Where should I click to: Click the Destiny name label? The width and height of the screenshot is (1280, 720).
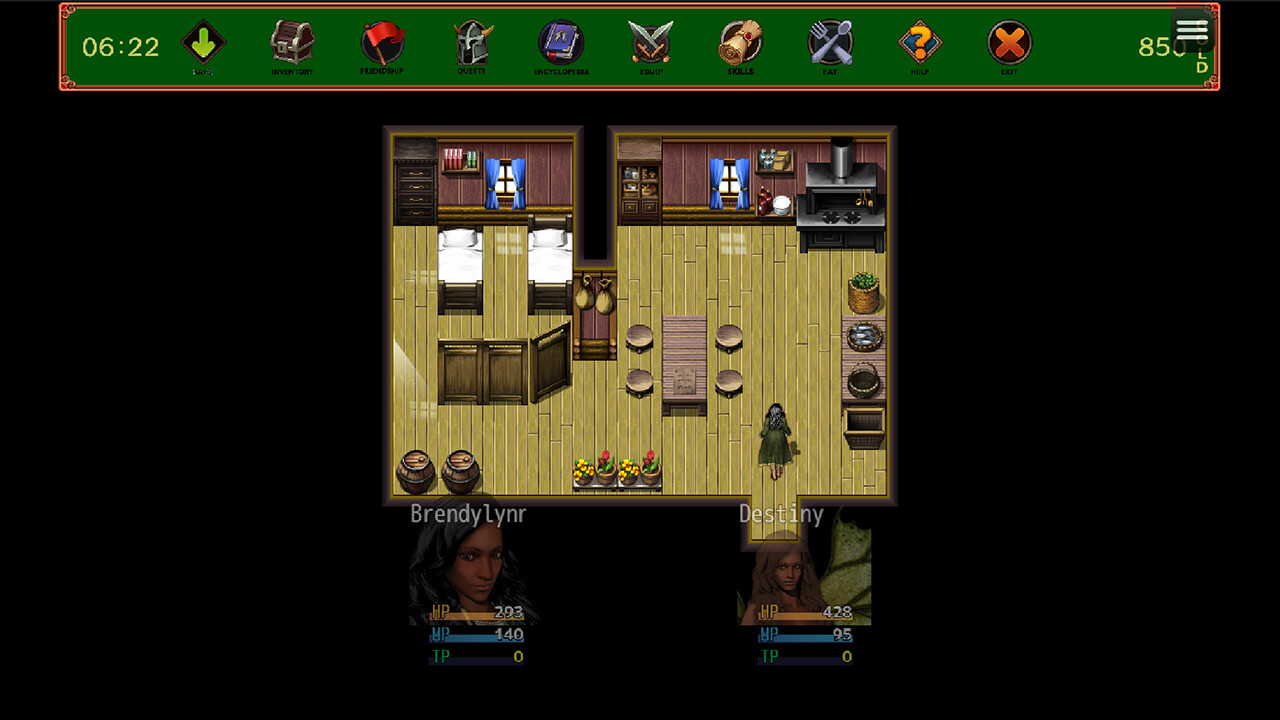781,513
